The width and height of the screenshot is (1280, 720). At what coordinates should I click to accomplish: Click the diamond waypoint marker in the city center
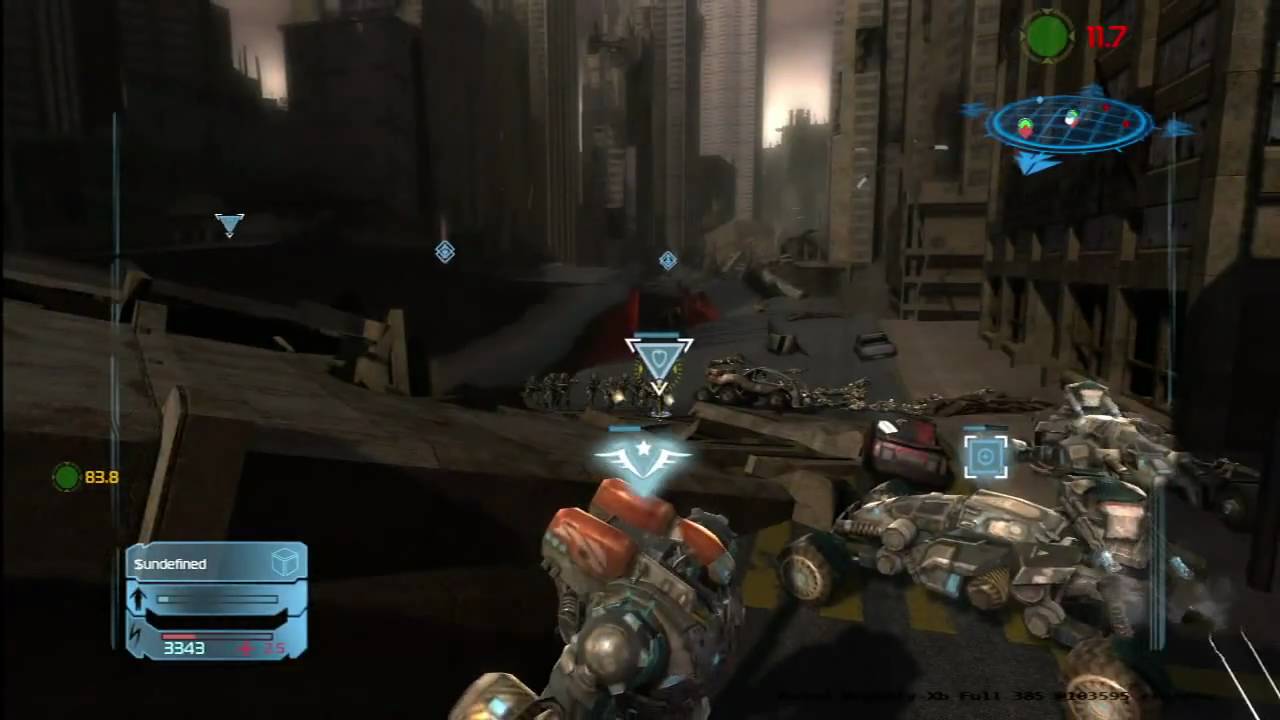click(x=667, y=261)
